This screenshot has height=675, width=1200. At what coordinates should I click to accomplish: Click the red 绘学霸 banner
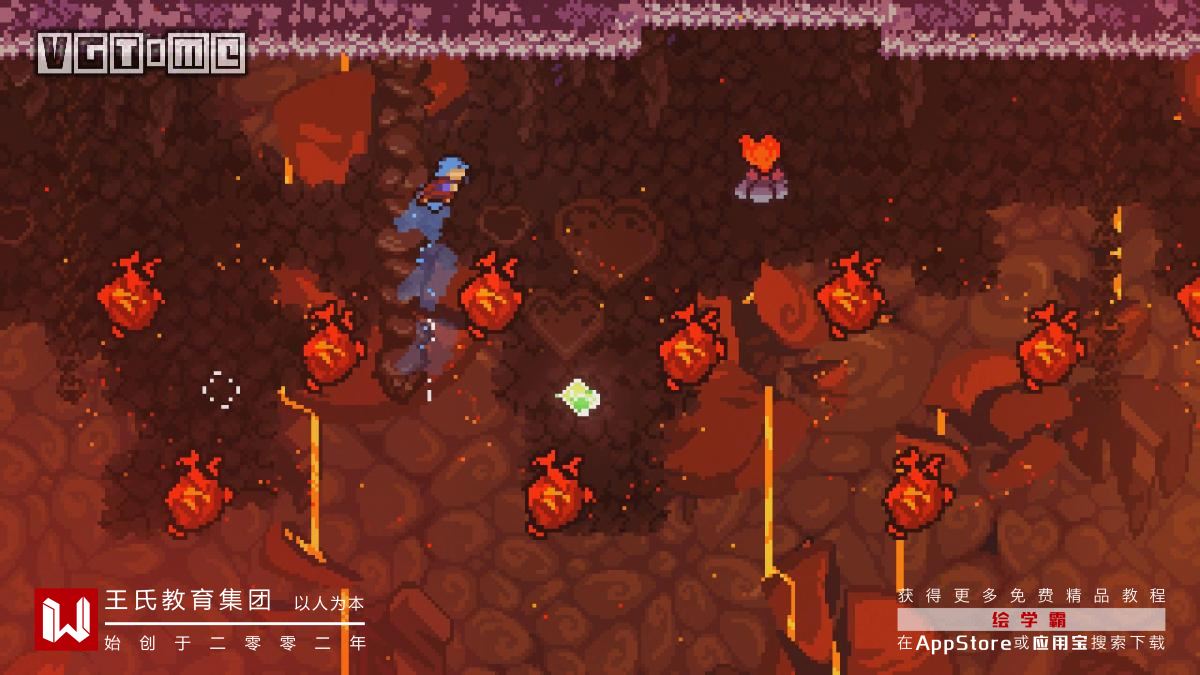point(1031,619)
